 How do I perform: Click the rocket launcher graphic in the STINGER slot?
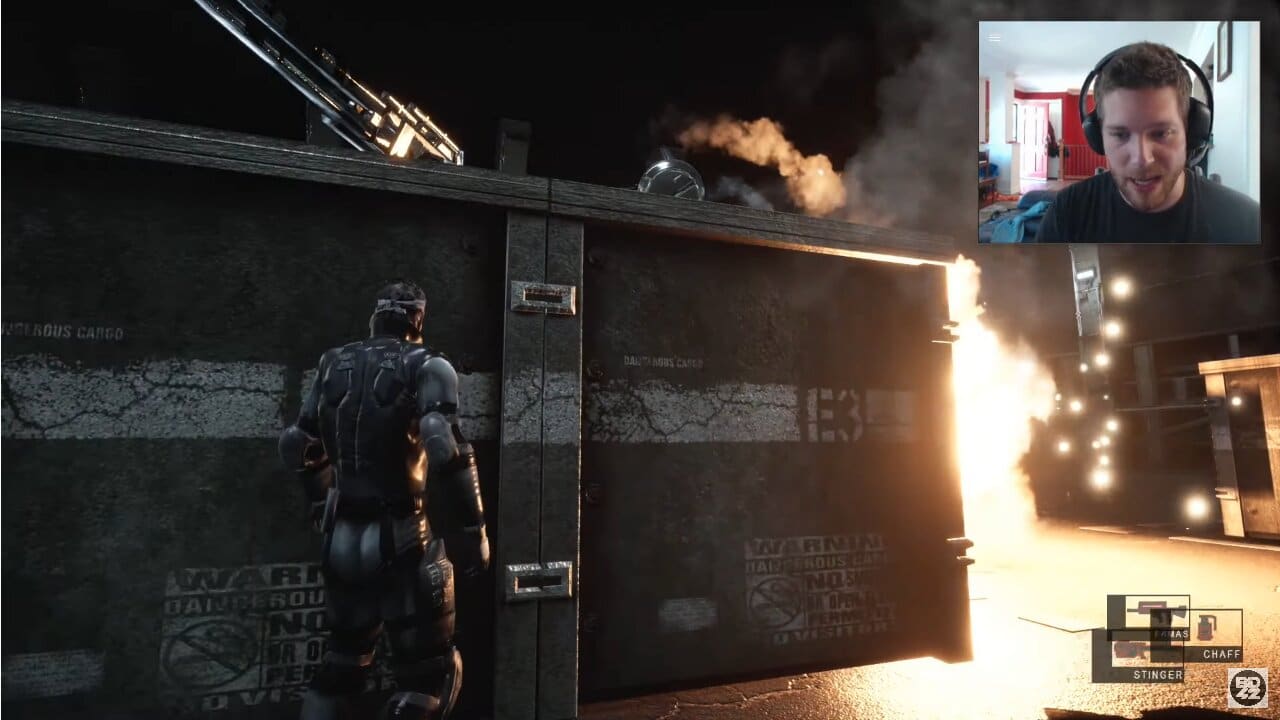tap(1130, 650)
